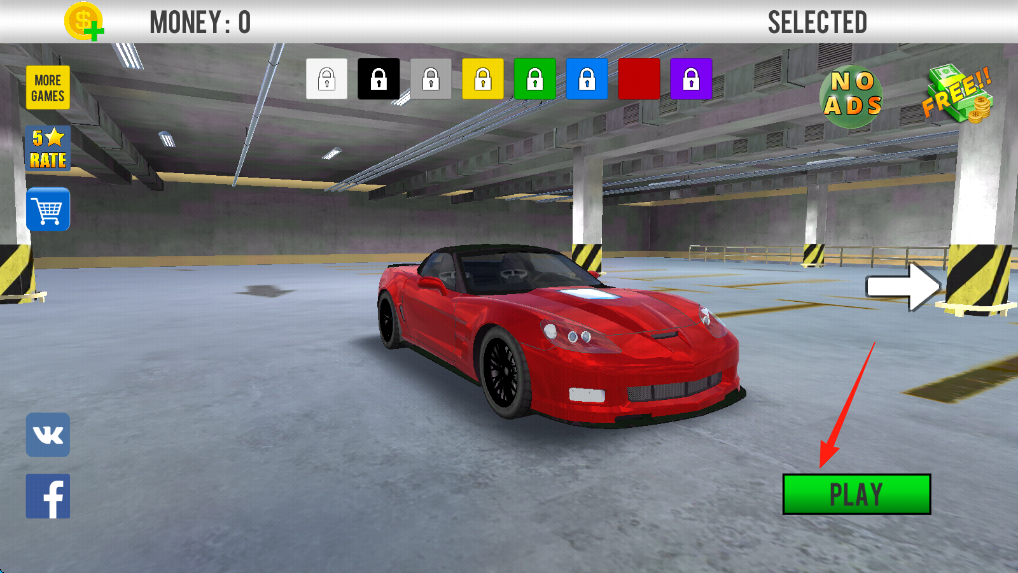
Task: Visit the Facebook page
Action: coord(47,496)
